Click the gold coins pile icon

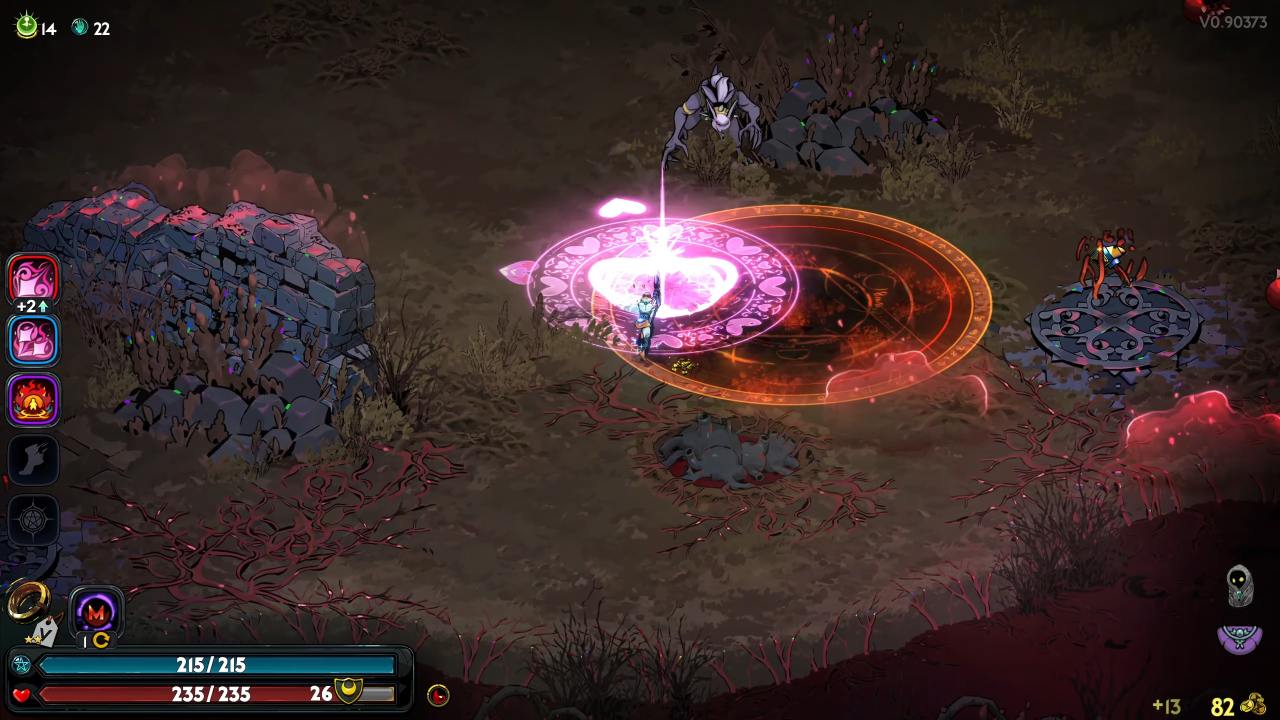(1253, 705)
